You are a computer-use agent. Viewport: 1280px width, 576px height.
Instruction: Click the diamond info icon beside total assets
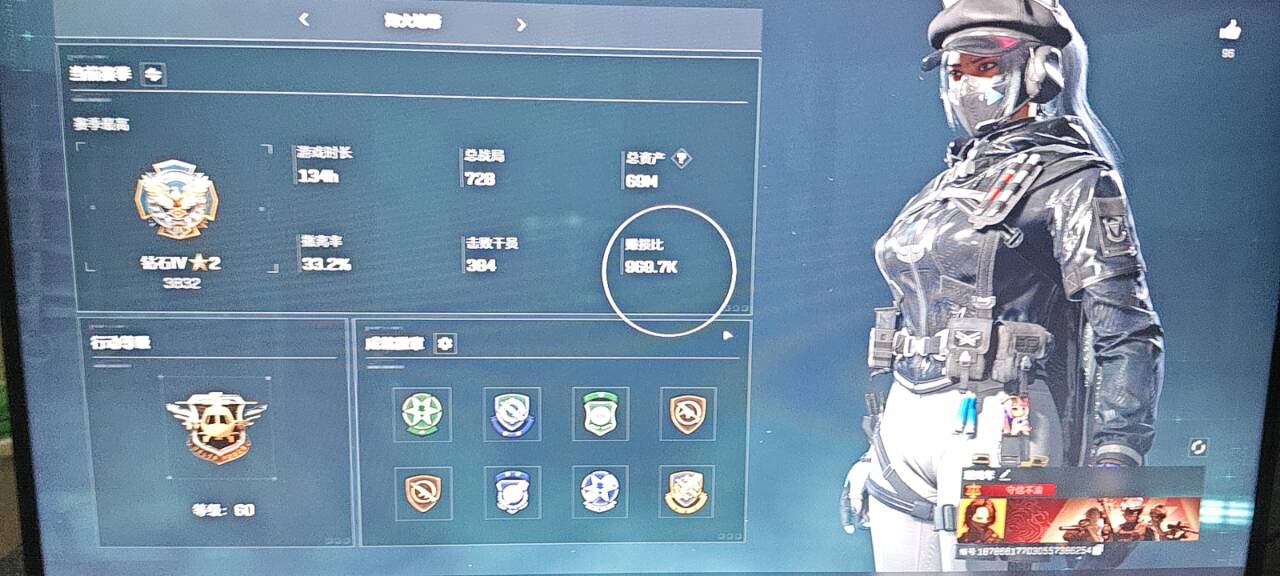681,157
